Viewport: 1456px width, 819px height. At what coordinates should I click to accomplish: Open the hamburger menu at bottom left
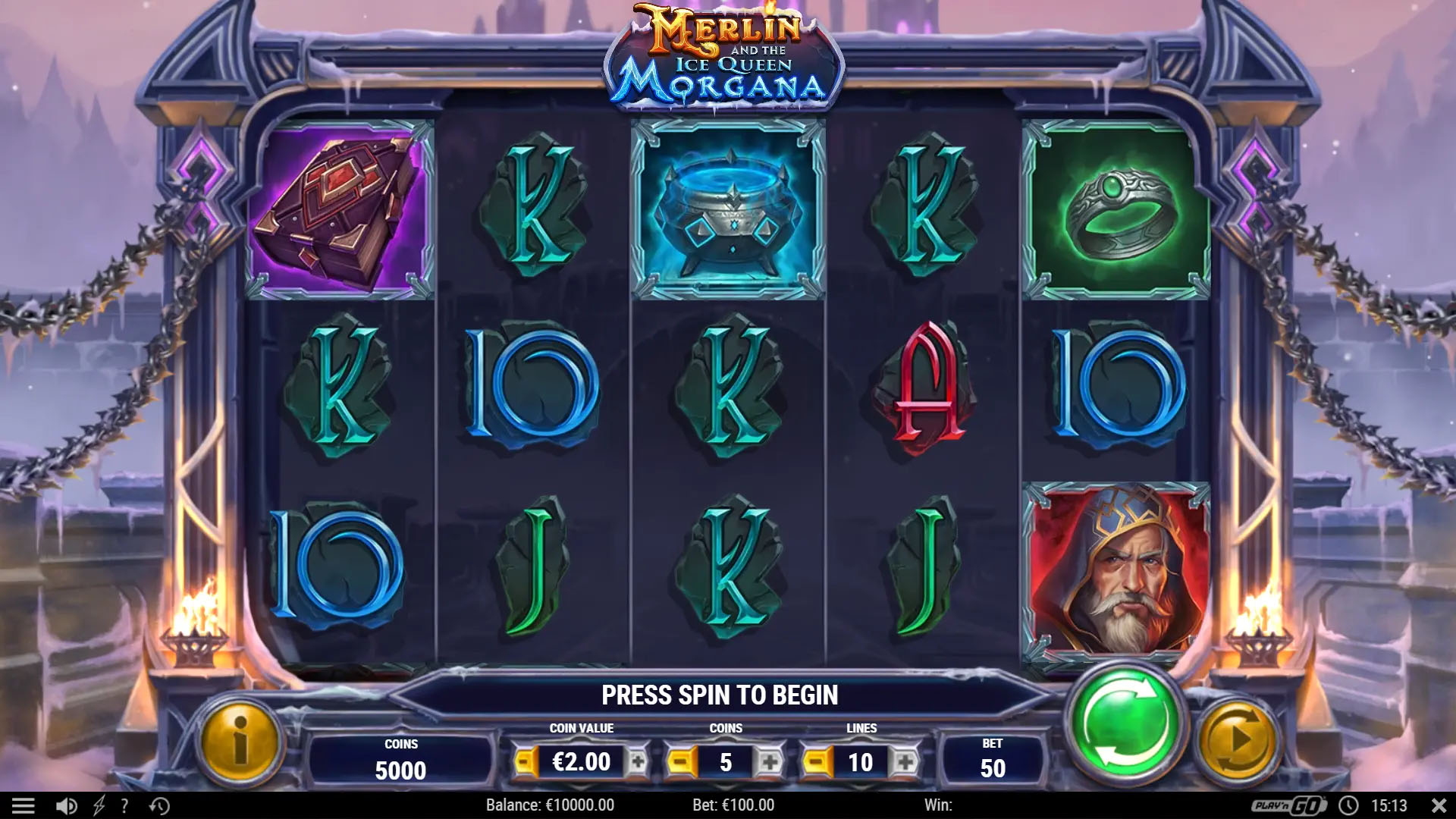pyautogui.click(x=24, y=805)
